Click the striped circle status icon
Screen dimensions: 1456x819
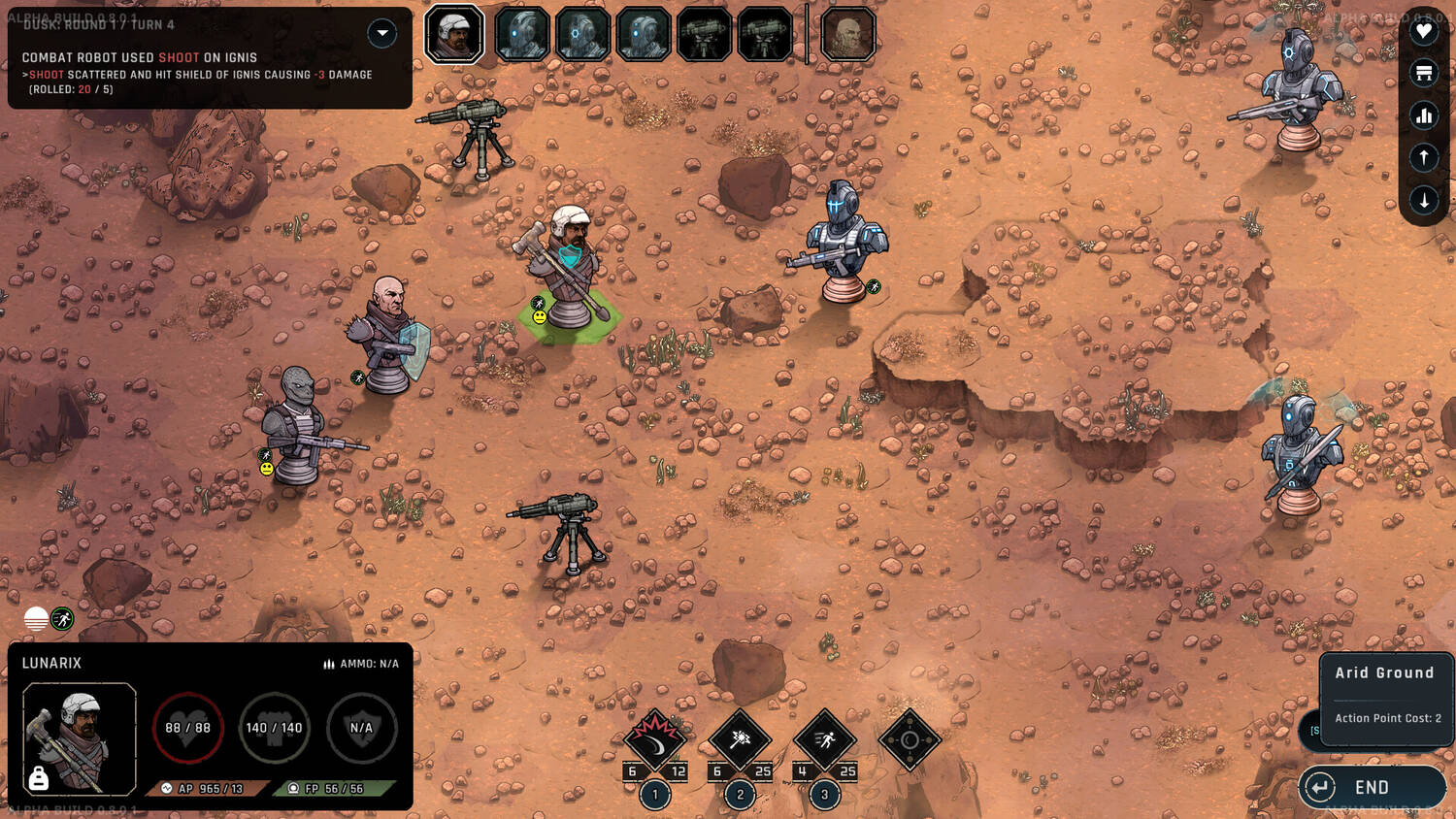tap(36, 618)
